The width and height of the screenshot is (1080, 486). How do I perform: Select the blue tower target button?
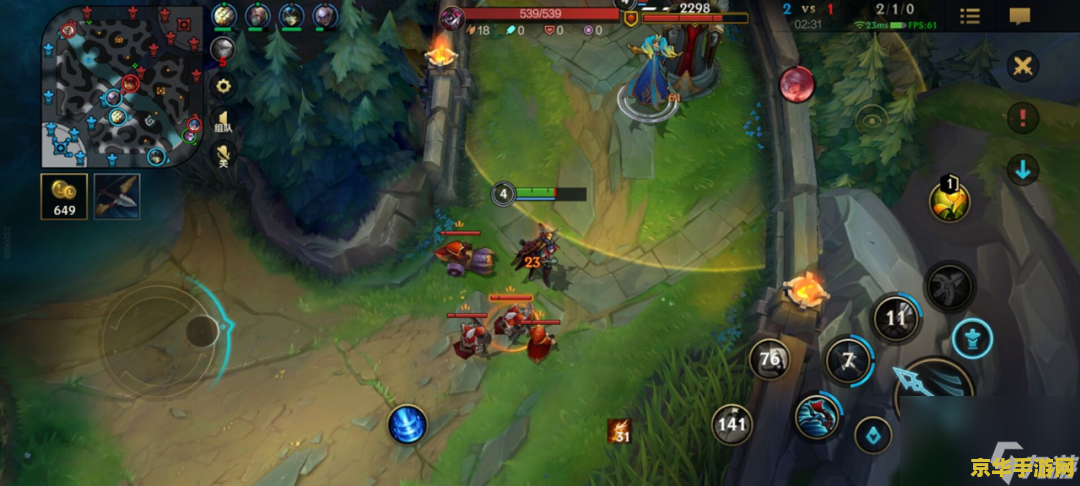point(971,338)
